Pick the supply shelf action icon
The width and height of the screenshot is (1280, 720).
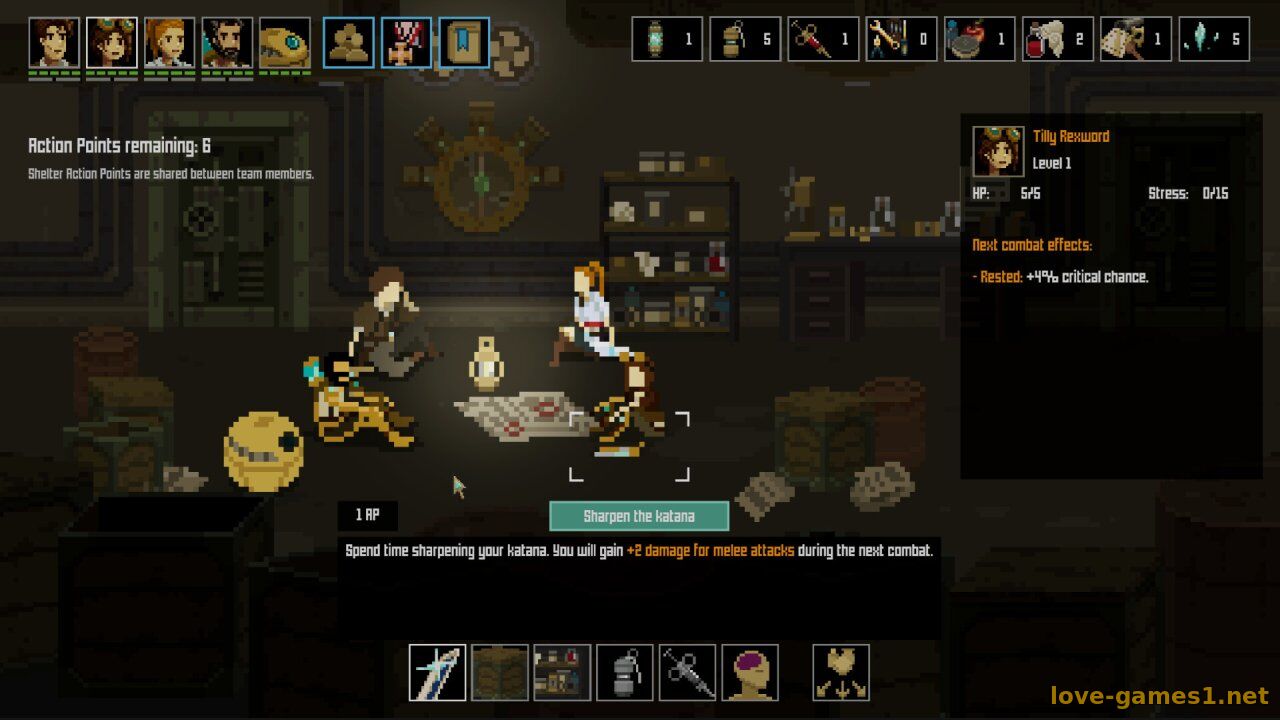pyautogui.click(x=562, y=673)
